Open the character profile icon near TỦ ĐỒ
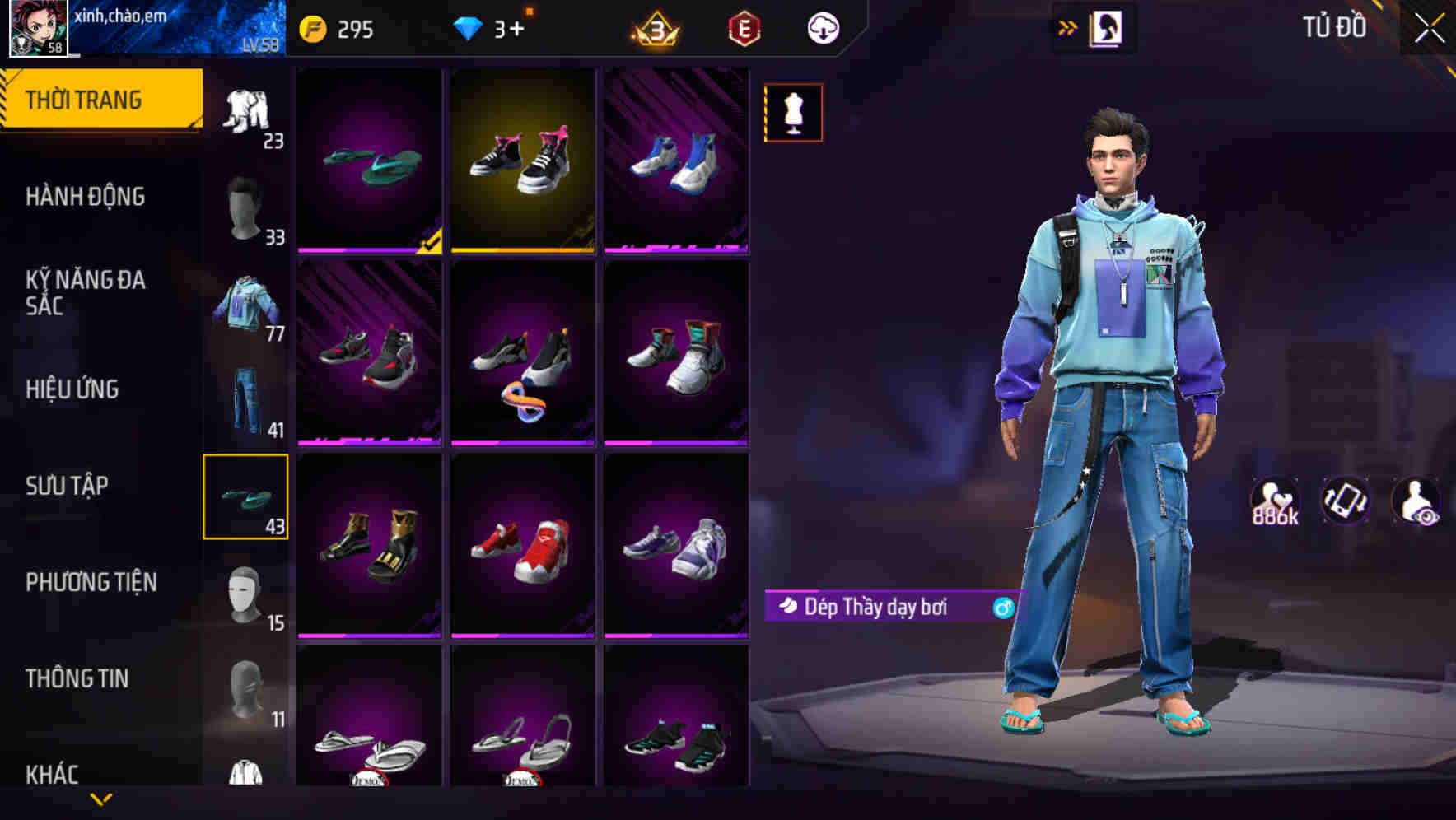 coord(1108,27)
